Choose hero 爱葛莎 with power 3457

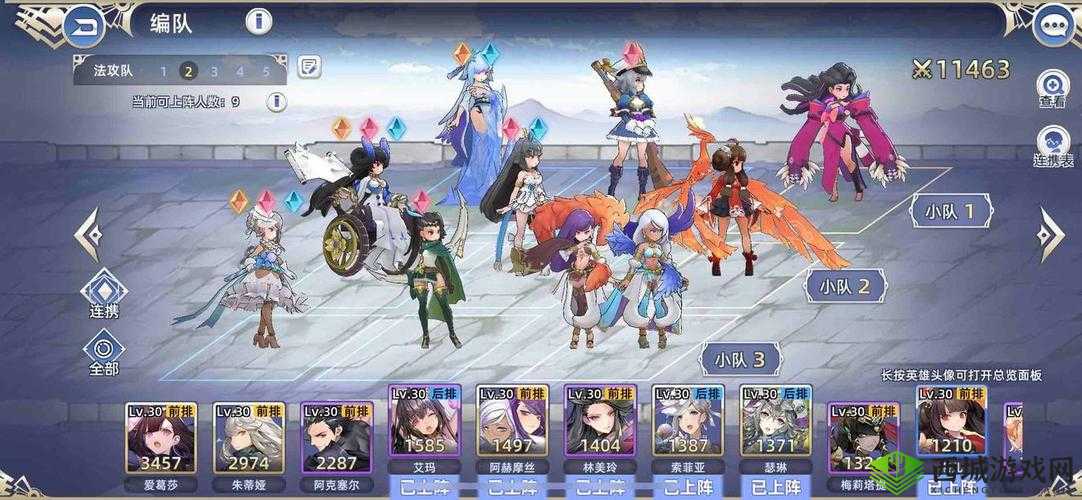pos(162,437)
